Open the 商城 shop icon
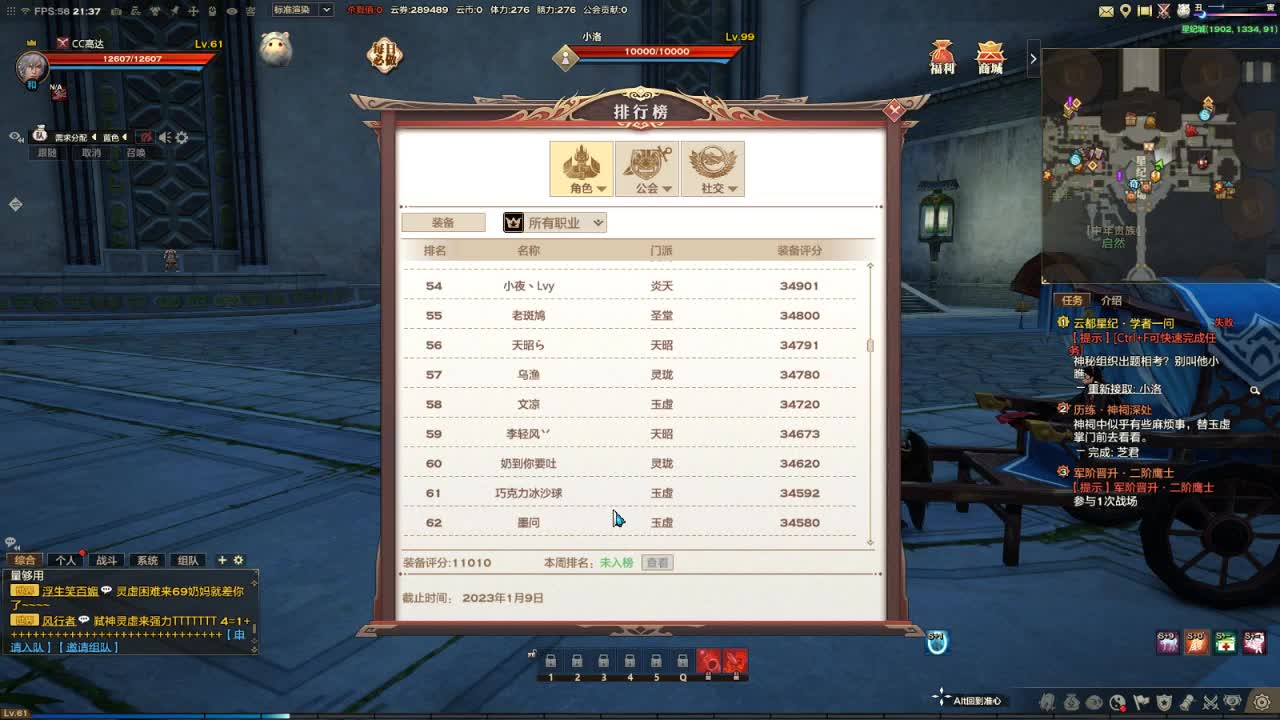 [989, 57]
